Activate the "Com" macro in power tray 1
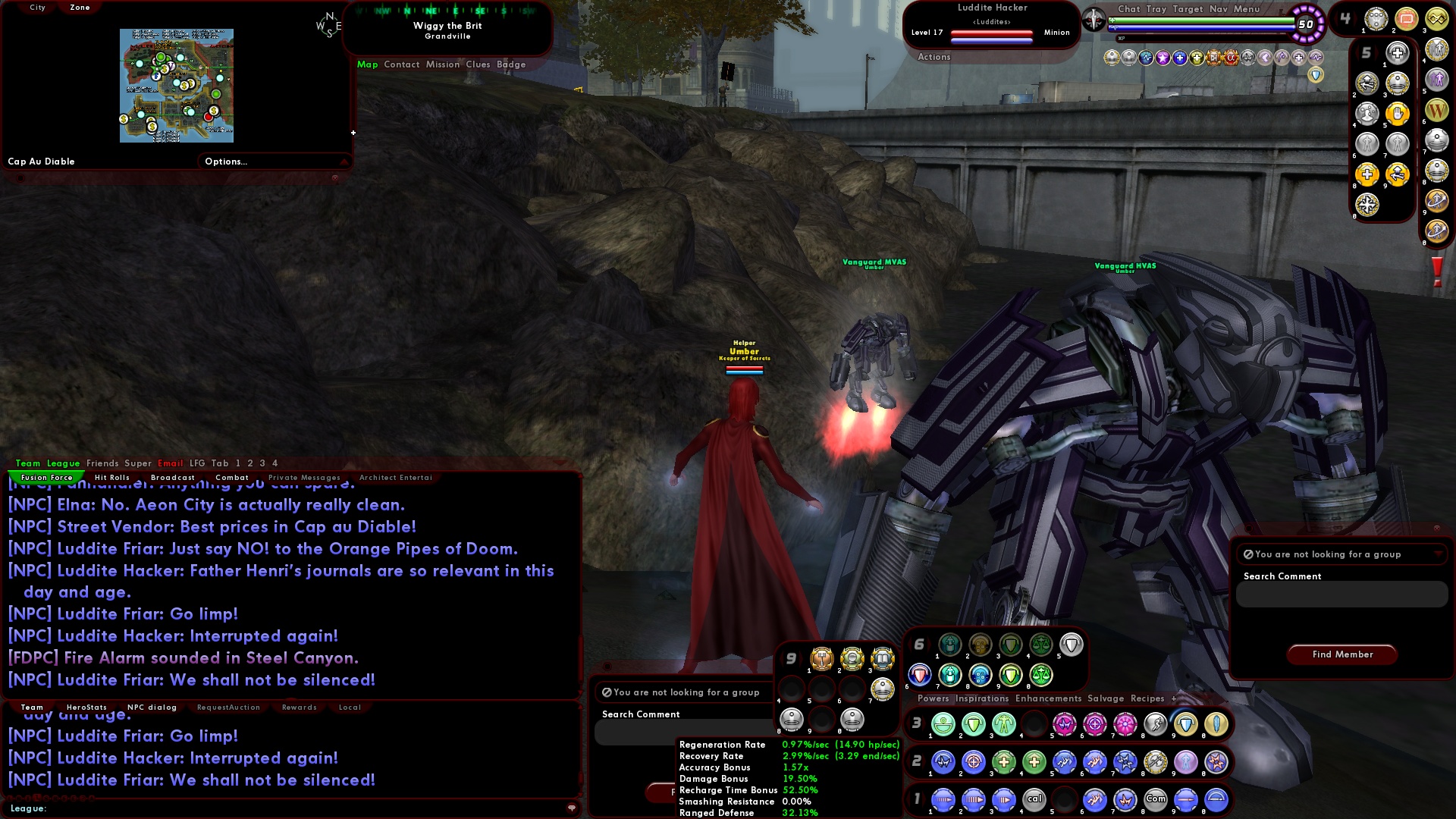The image size is (1456, 819). click(1156, 800)
